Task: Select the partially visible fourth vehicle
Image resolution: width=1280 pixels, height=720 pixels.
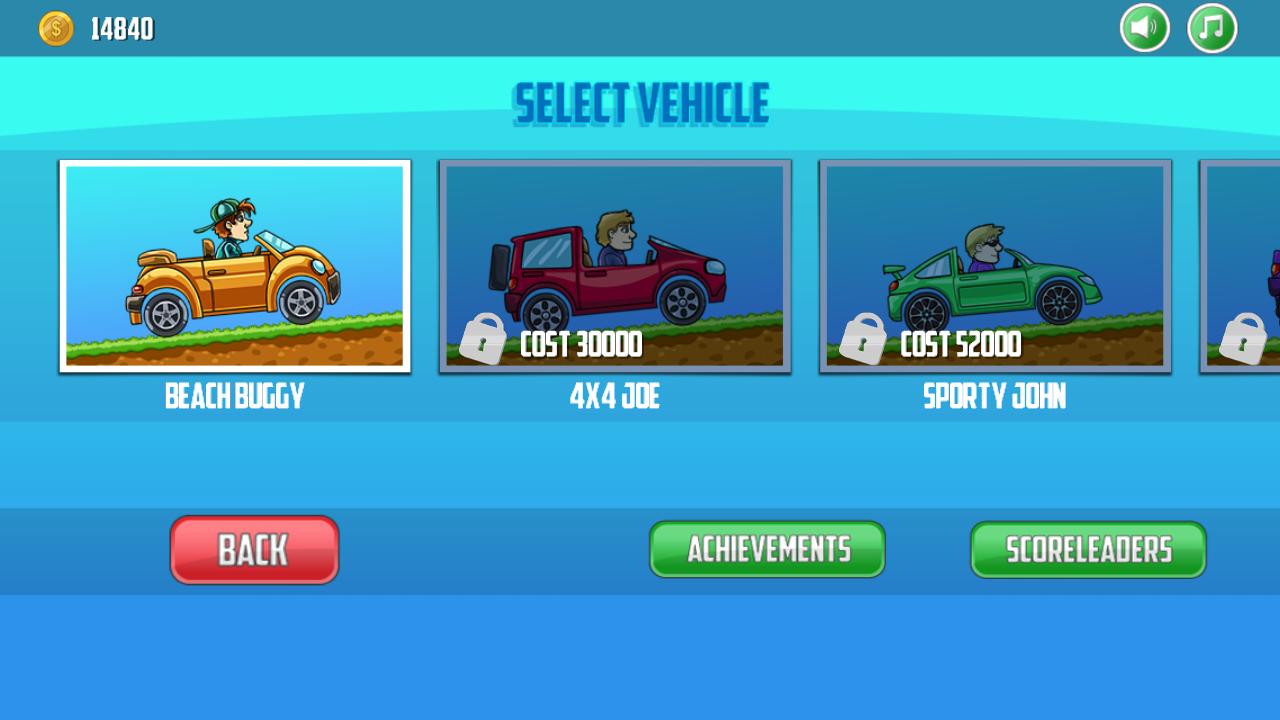Action: (x=1242, y=266)
